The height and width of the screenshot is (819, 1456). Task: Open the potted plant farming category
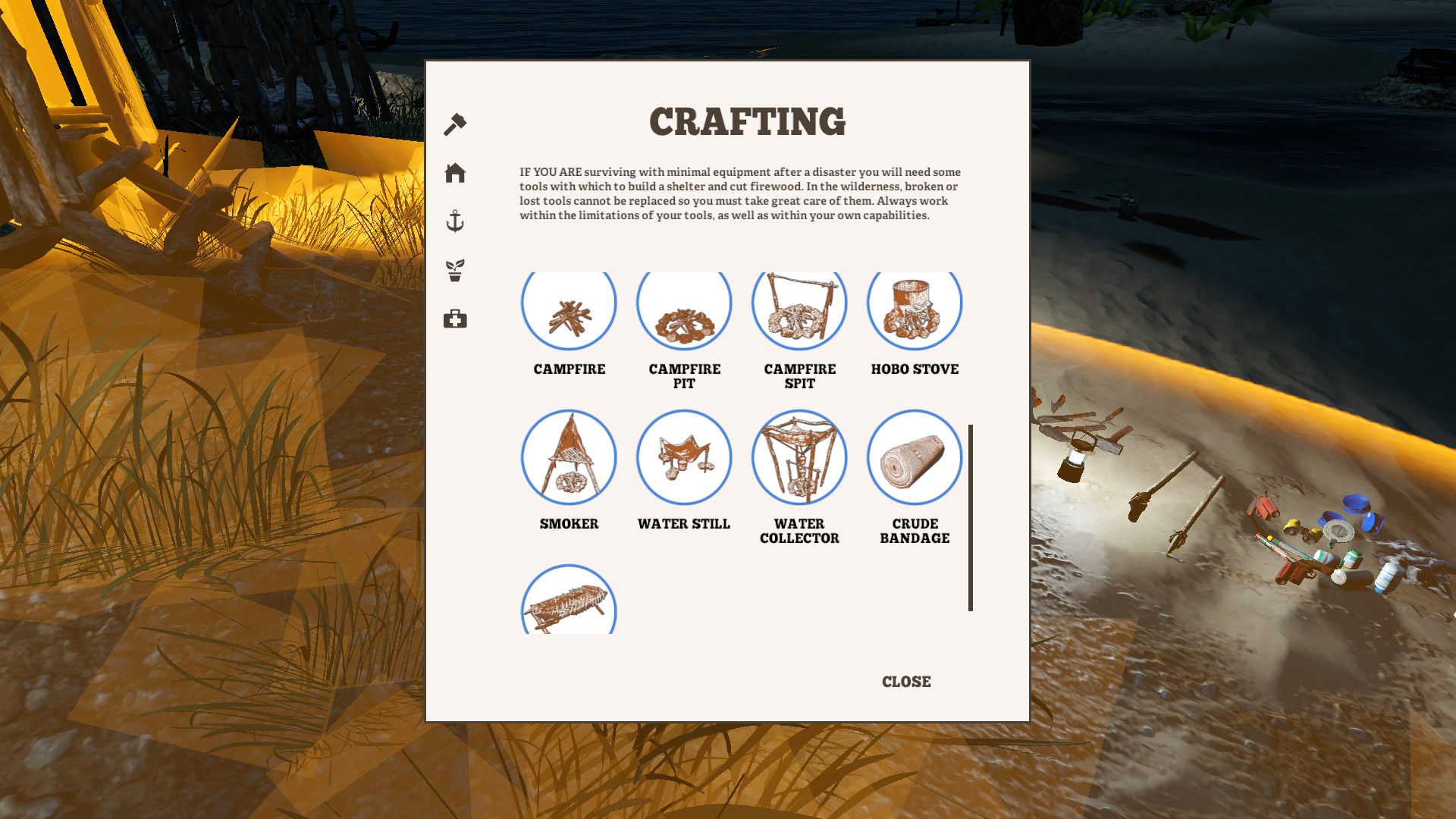[455, 270]
